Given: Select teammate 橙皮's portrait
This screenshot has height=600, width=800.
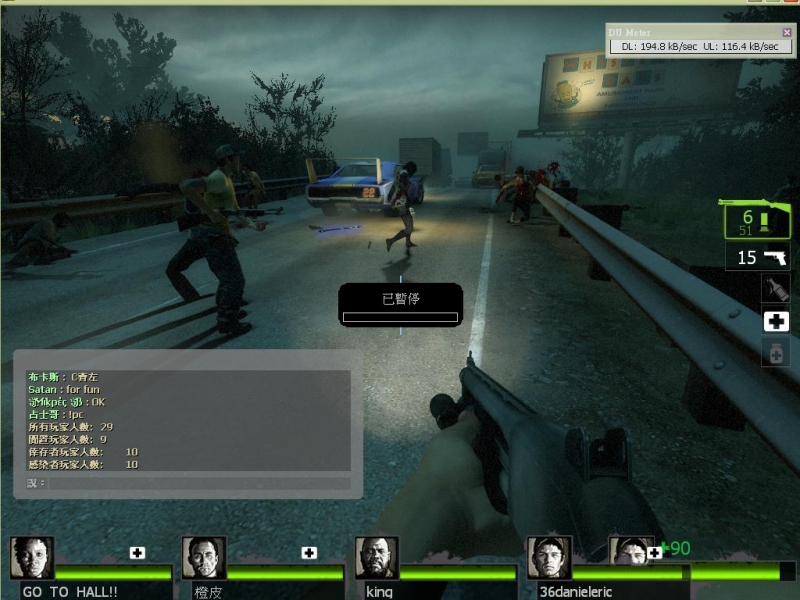Looking at the screenshot, I should coord(204,557).
